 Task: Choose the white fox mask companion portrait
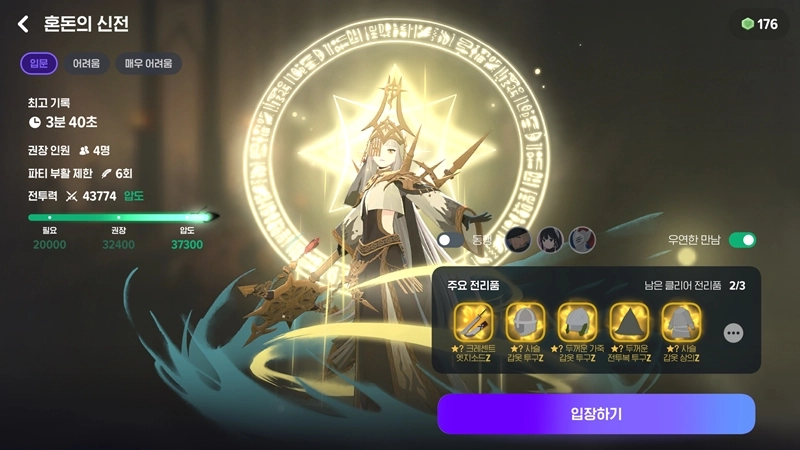582,240
